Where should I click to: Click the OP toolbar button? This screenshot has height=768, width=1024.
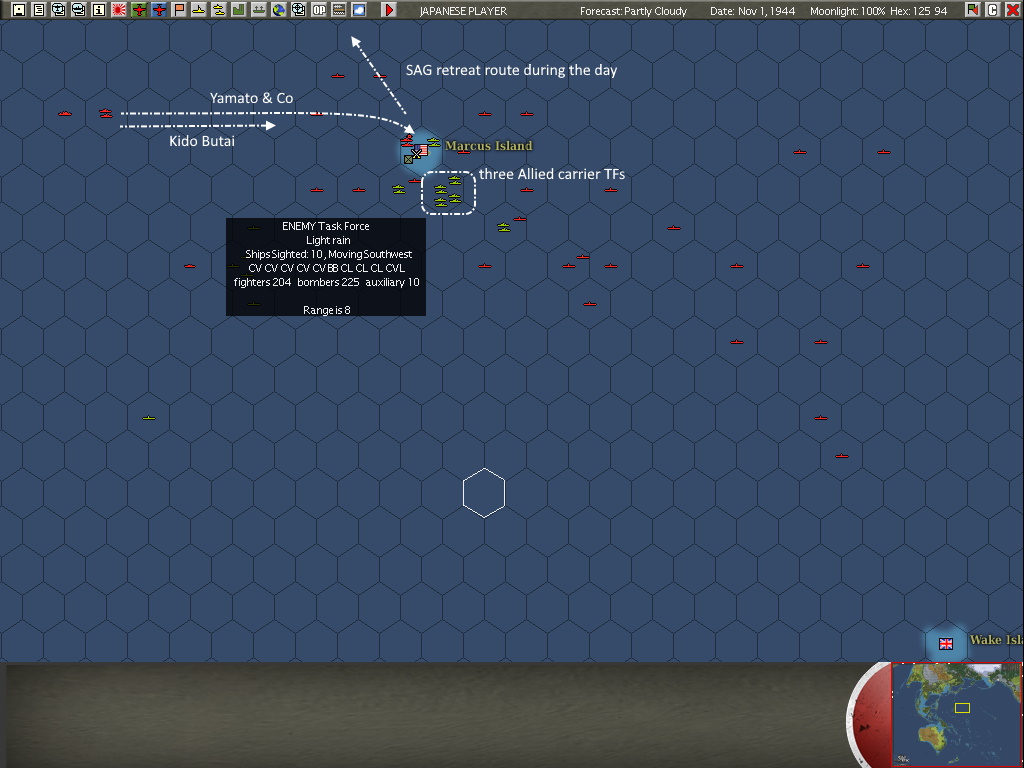pyautogui.click(x=319, y=10)
